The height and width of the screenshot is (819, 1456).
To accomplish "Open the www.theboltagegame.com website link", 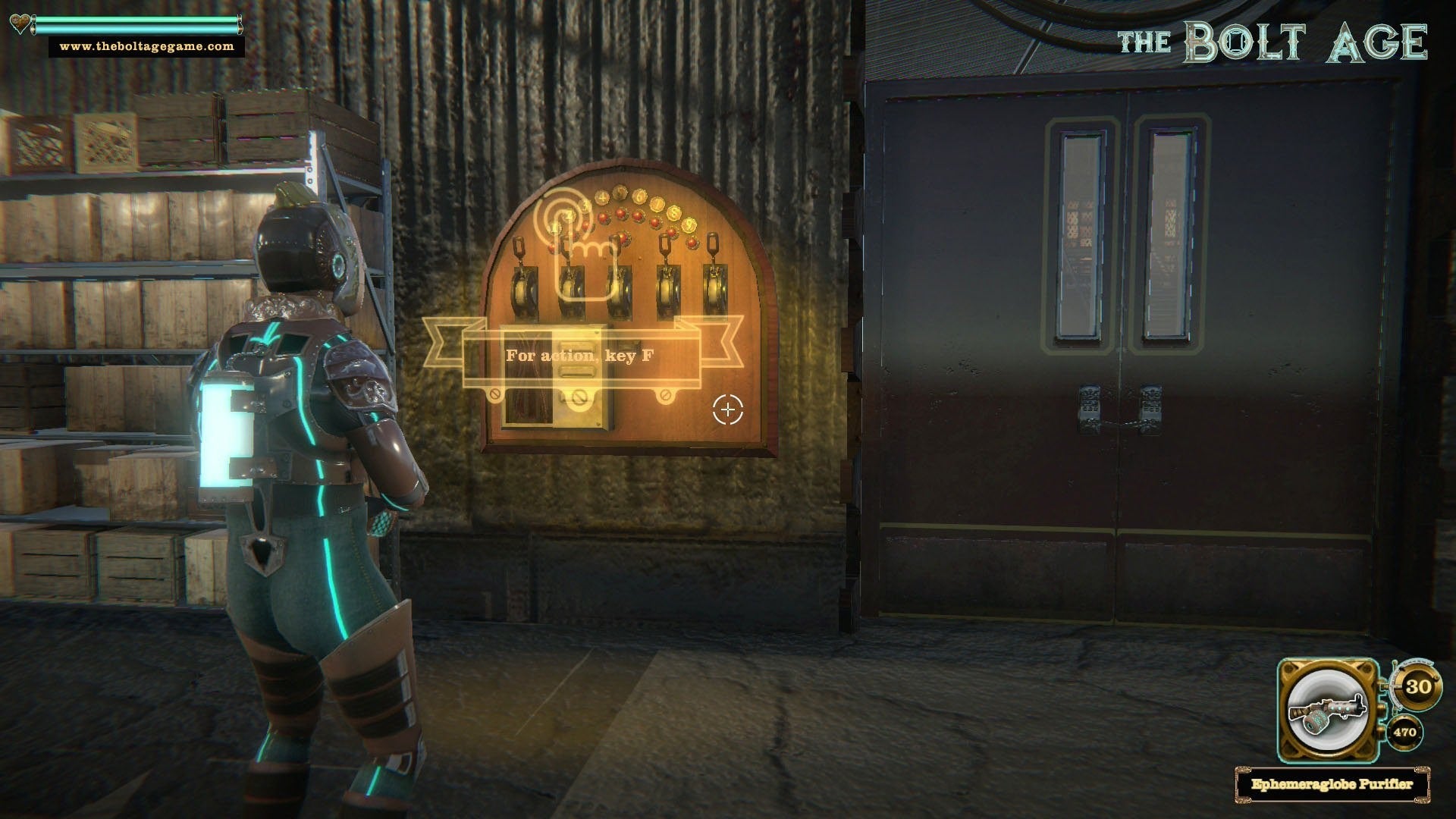I will coord(147,46).
